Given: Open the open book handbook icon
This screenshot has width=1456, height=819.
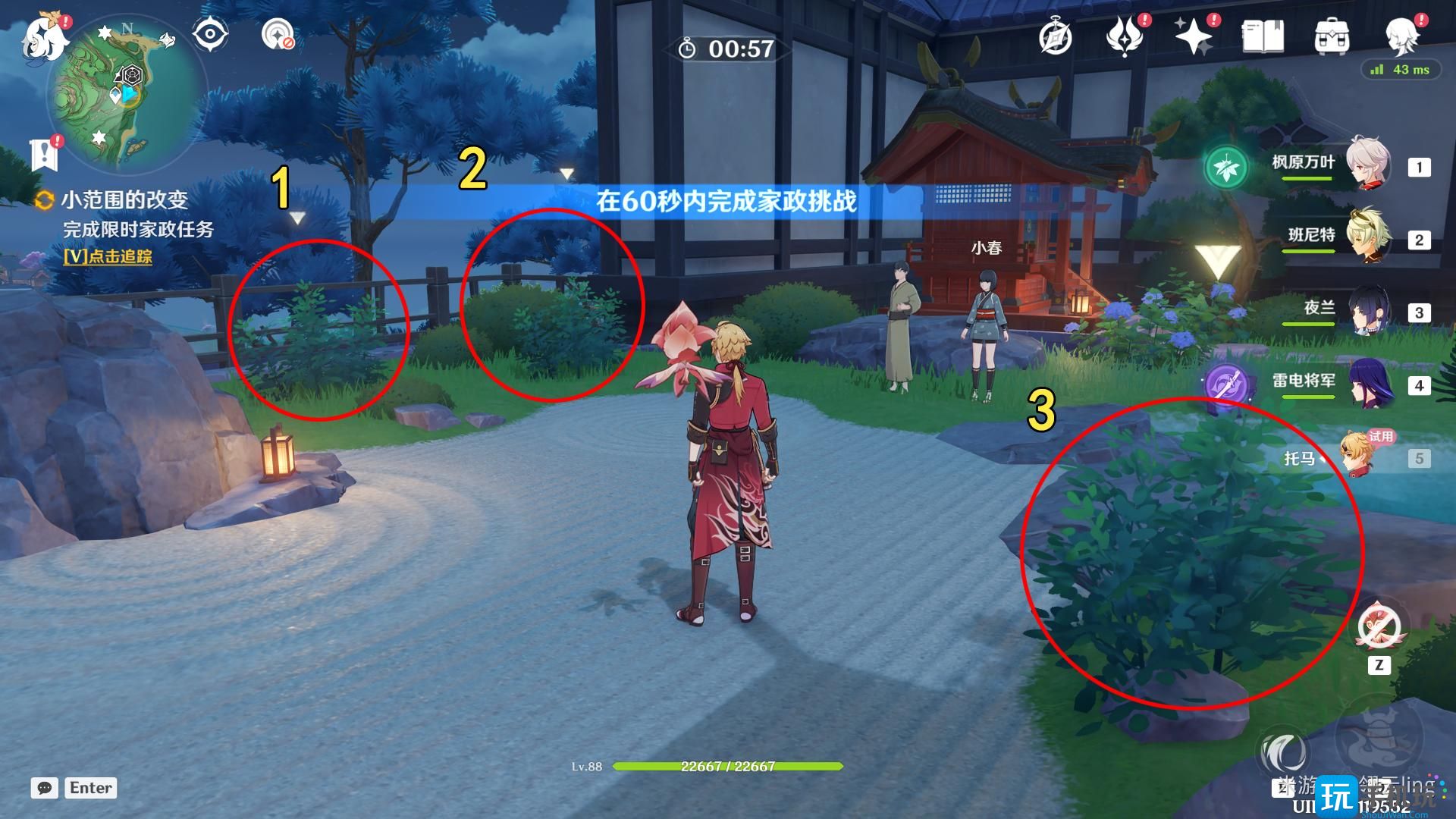Looking at the screenshot, I should point(1263,36).
